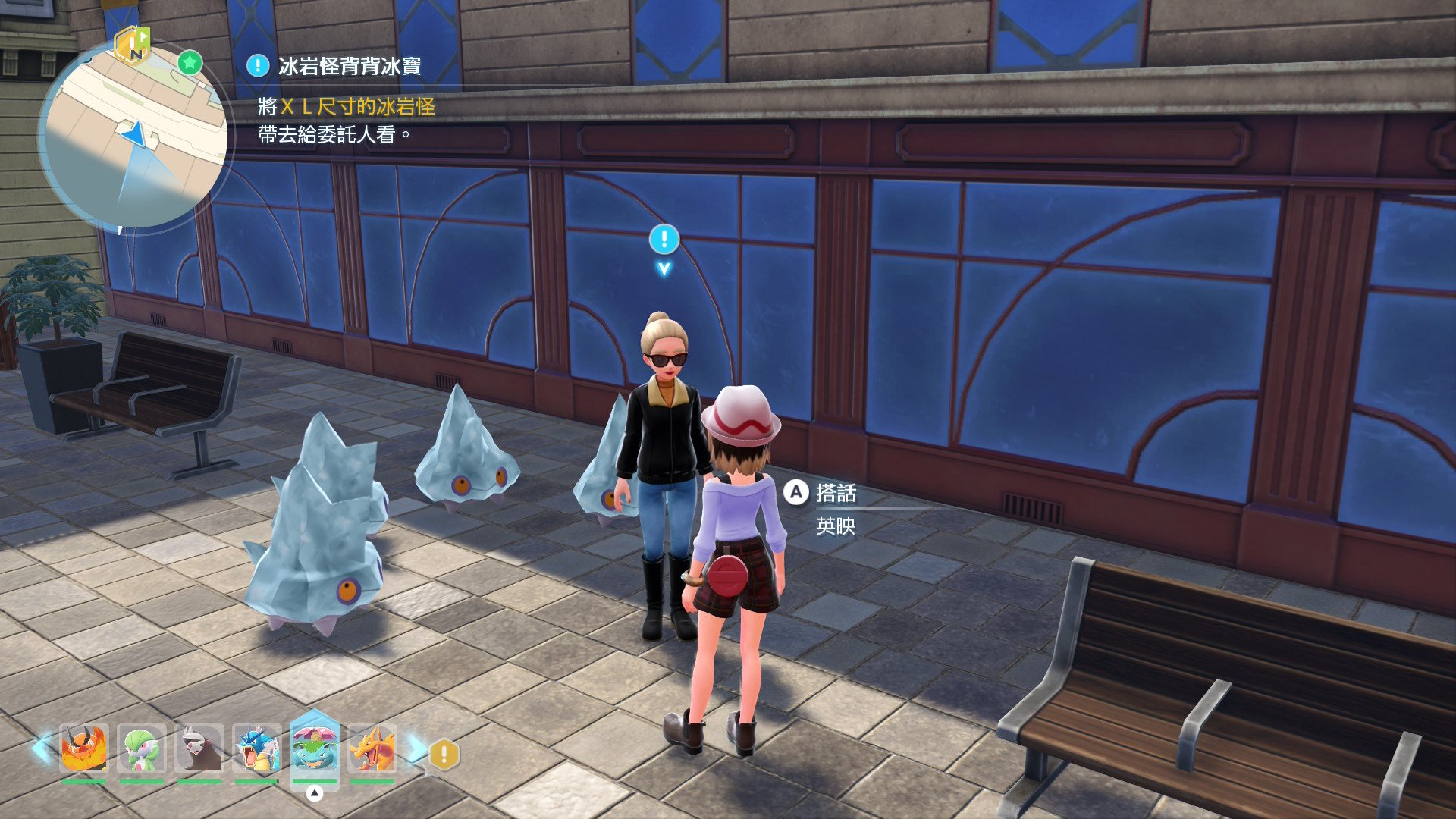This screenshot has height=819, width=1456.
Task: Open the yellow exclamation hexagon notification
Action: 444,755
